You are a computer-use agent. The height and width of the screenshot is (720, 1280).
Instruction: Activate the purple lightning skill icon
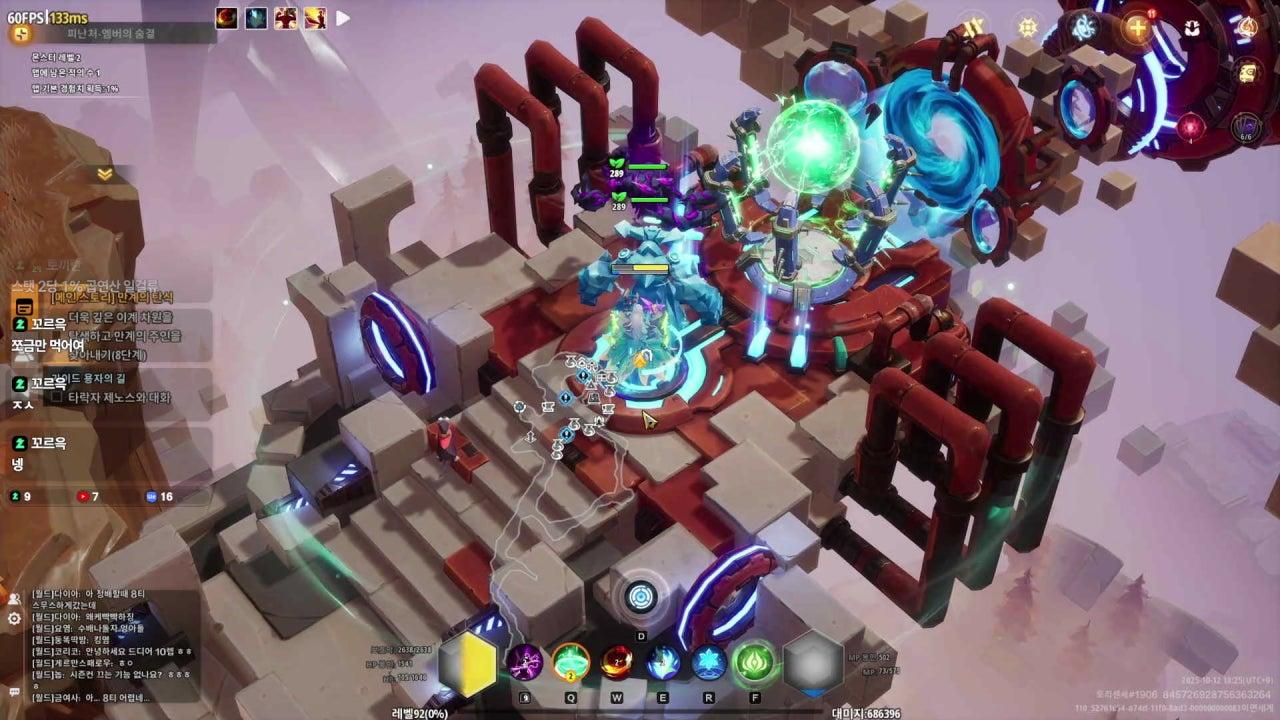(x=524, y=662)
